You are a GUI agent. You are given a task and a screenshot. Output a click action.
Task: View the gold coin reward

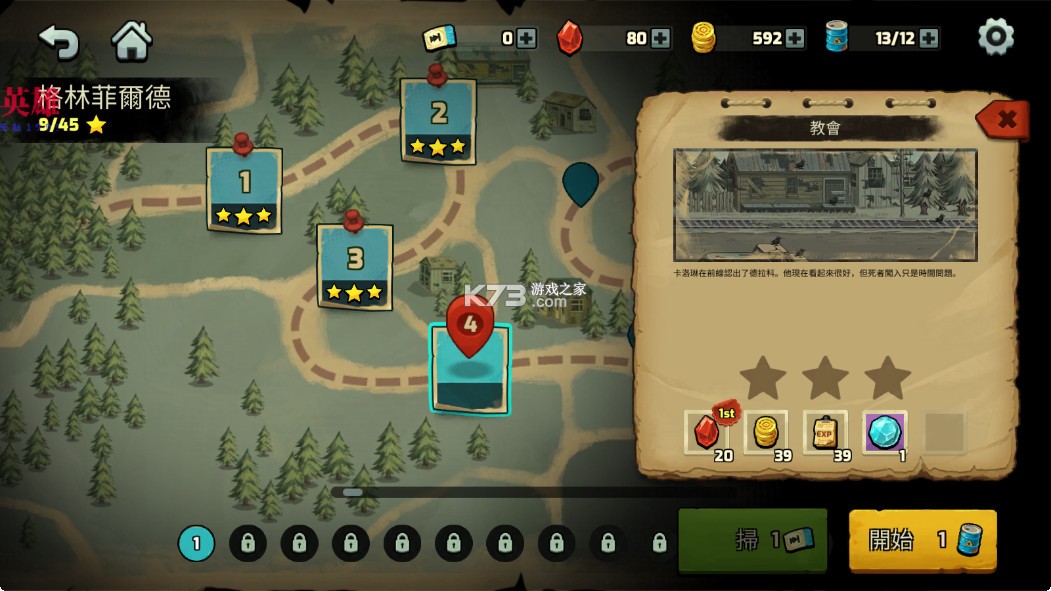[x=766, y=432]
